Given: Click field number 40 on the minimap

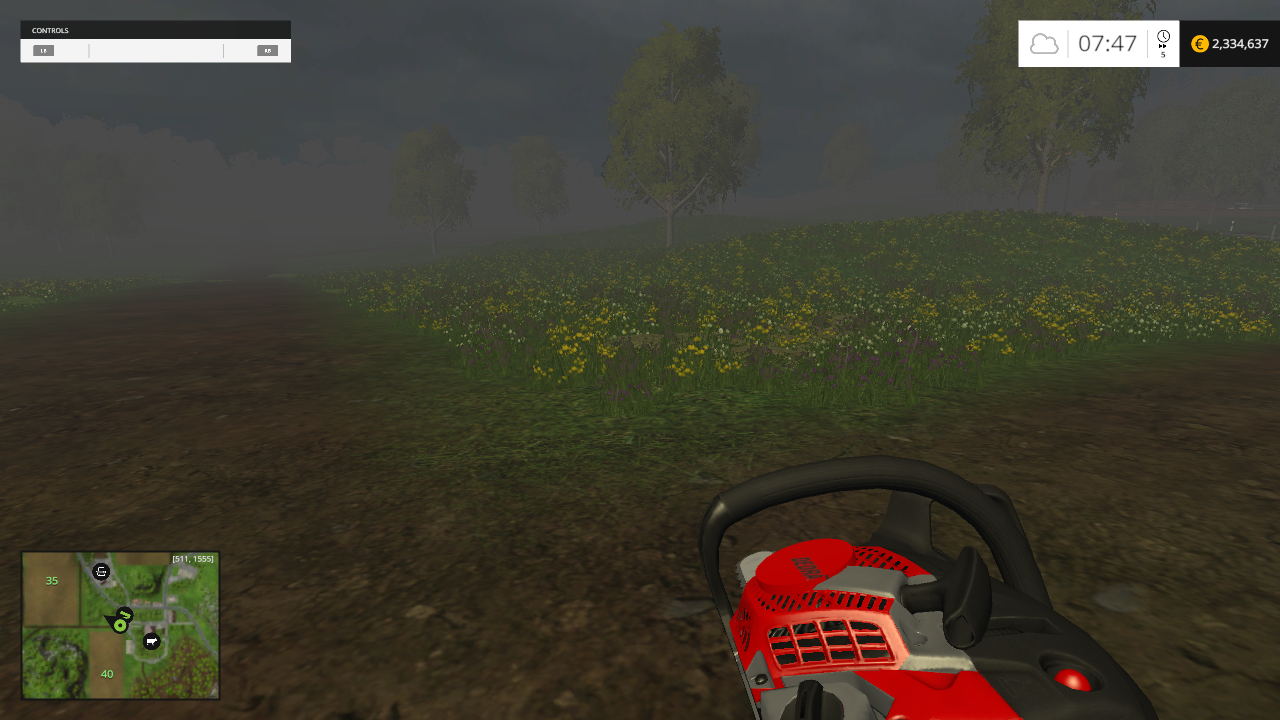Looking at the screenshot, I should (106, 674).
